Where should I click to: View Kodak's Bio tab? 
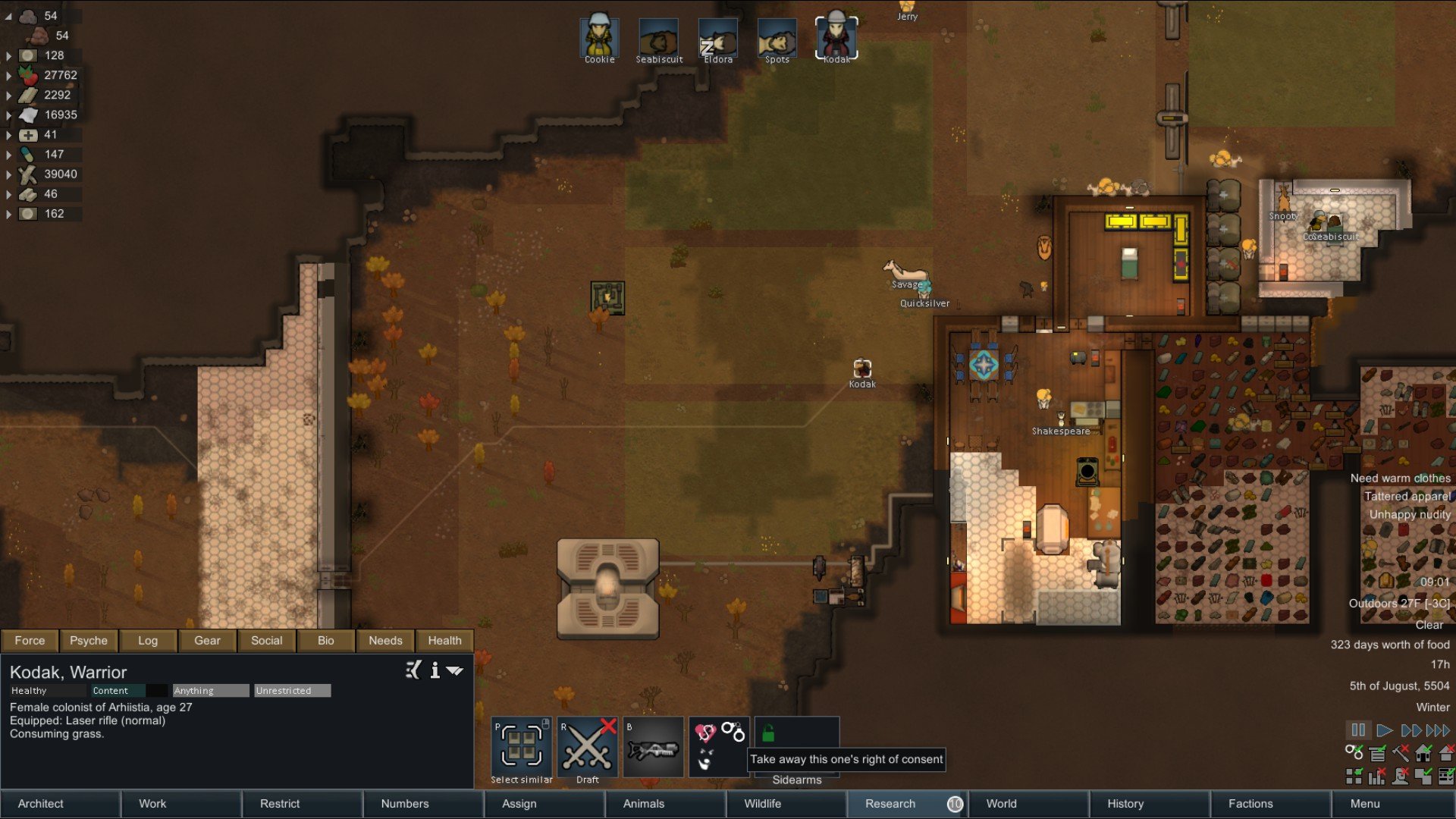tap(326, 641)
